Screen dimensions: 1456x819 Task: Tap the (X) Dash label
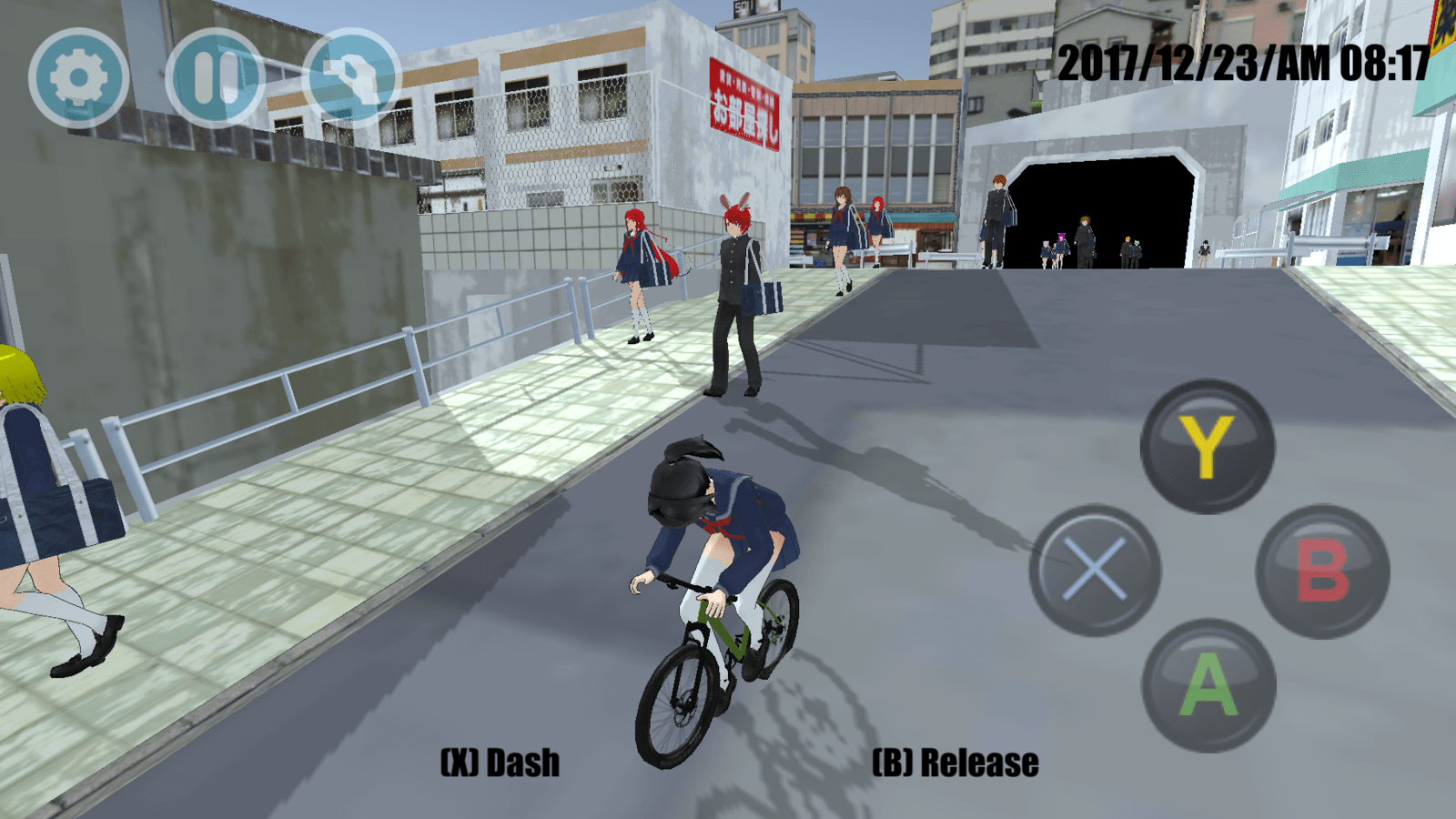[x=500, y=758]
